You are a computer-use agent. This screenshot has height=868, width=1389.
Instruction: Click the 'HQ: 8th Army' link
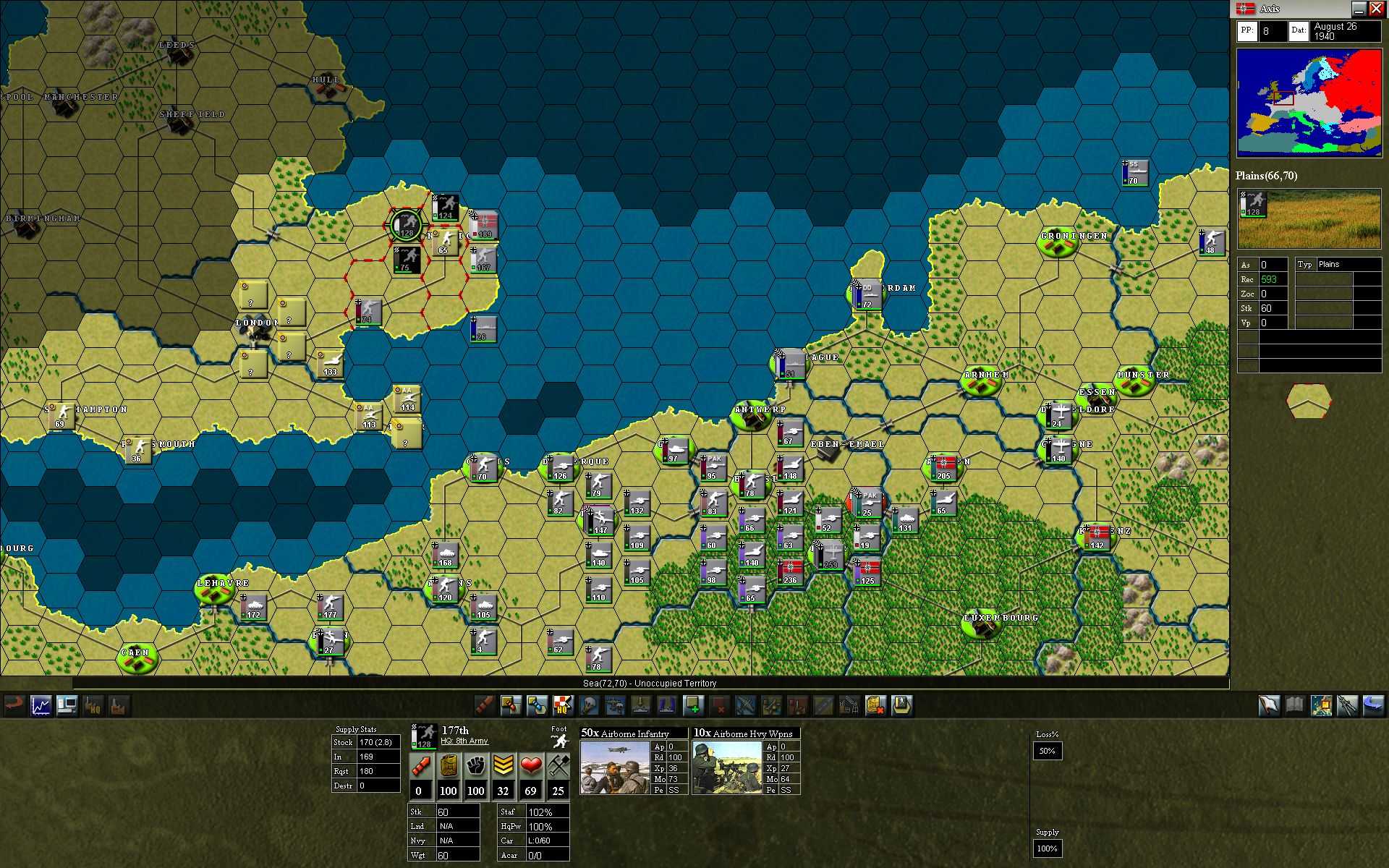coord(464,741)
